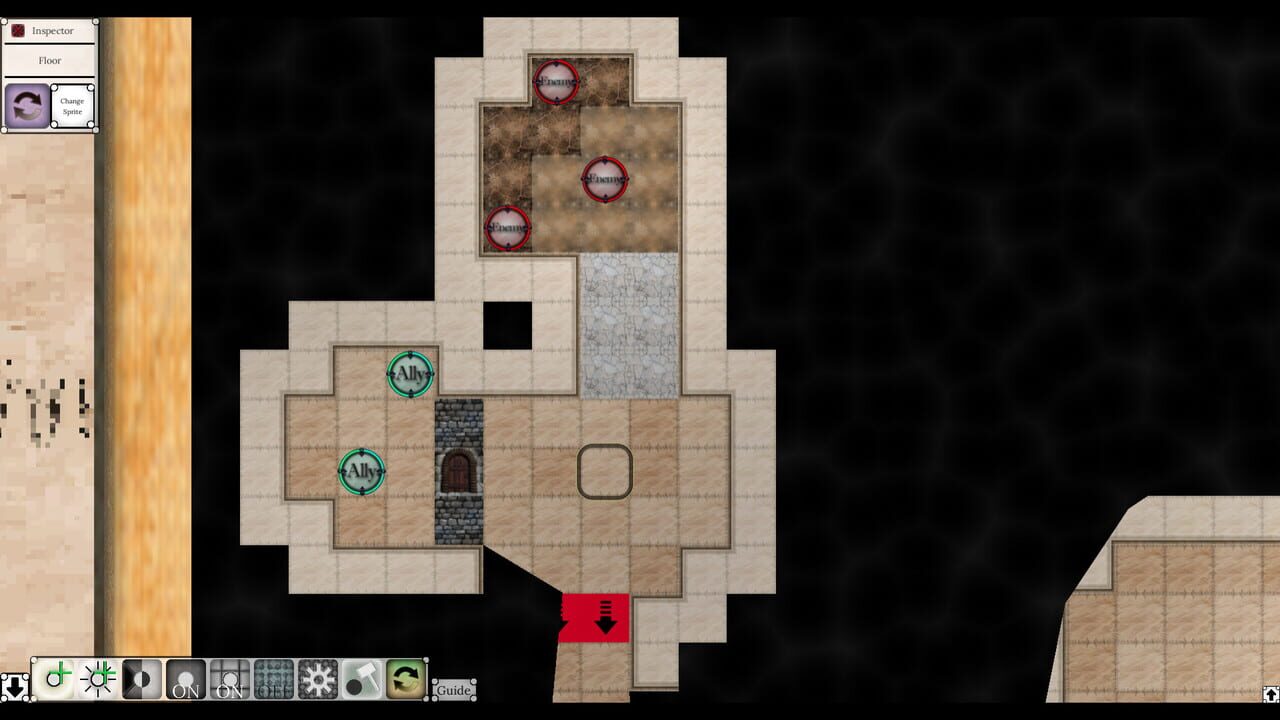The image size is (1280, 720).
Task: Click the Floor entry in the Inspector
Action: [x=50, y=60]
